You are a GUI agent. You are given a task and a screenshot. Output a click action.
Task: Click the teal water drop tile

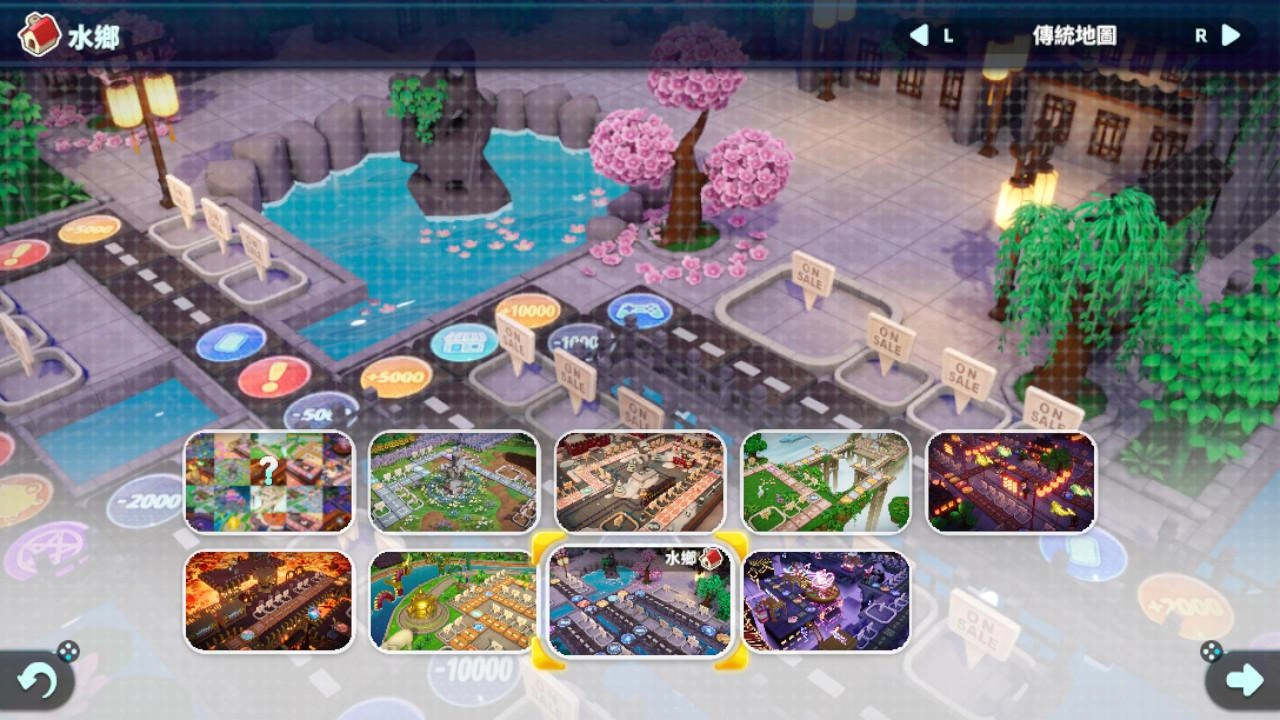coord(225,342)
